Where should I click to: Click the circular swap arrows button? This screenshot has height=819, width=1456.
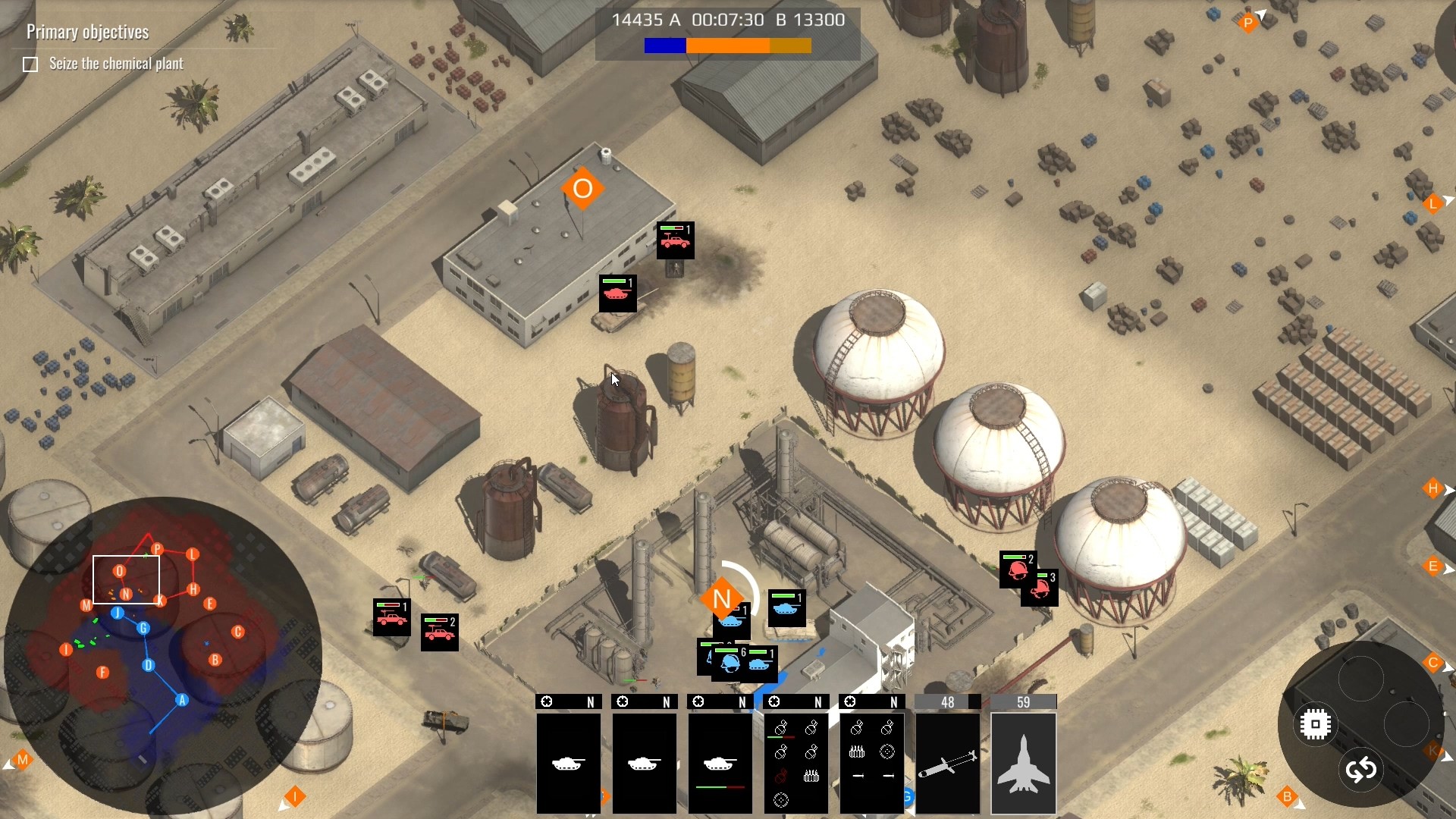(1361, 770)
